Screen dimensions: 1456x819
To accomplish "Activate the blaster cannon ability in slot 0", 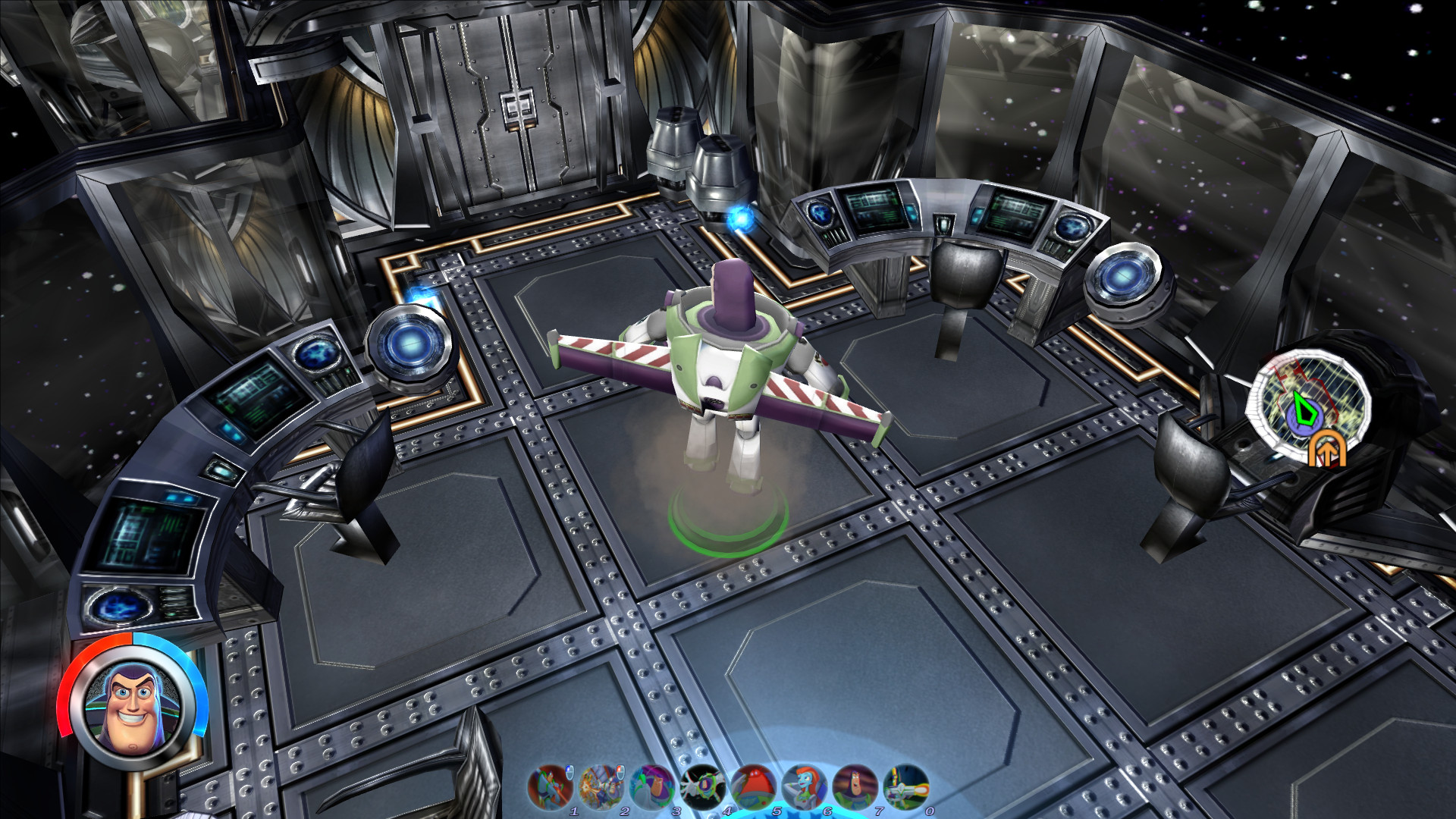I will point(905,786).
